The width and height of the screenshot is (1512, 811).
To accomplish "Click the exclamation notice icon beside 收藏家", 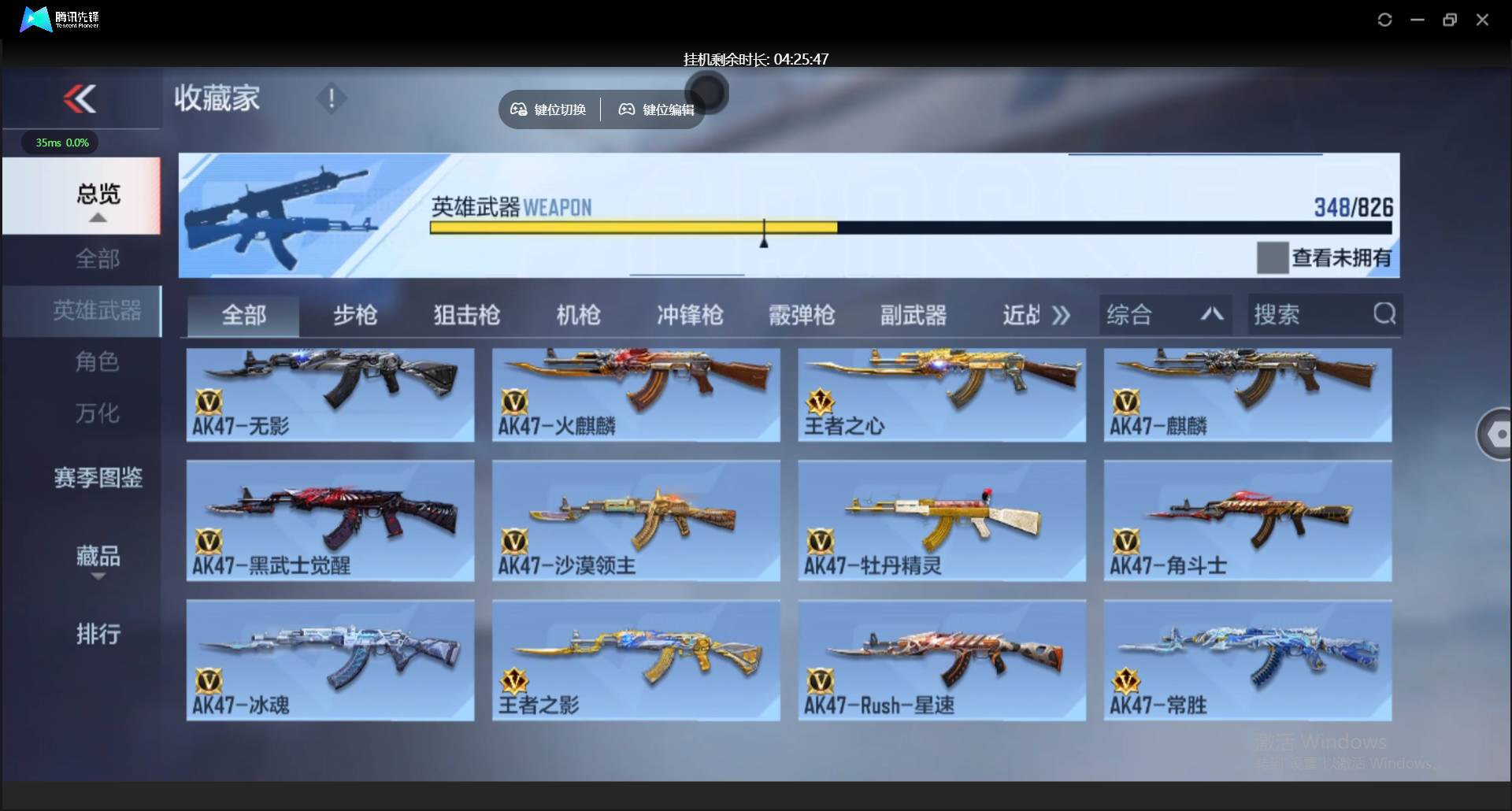I will pos(331,99).
